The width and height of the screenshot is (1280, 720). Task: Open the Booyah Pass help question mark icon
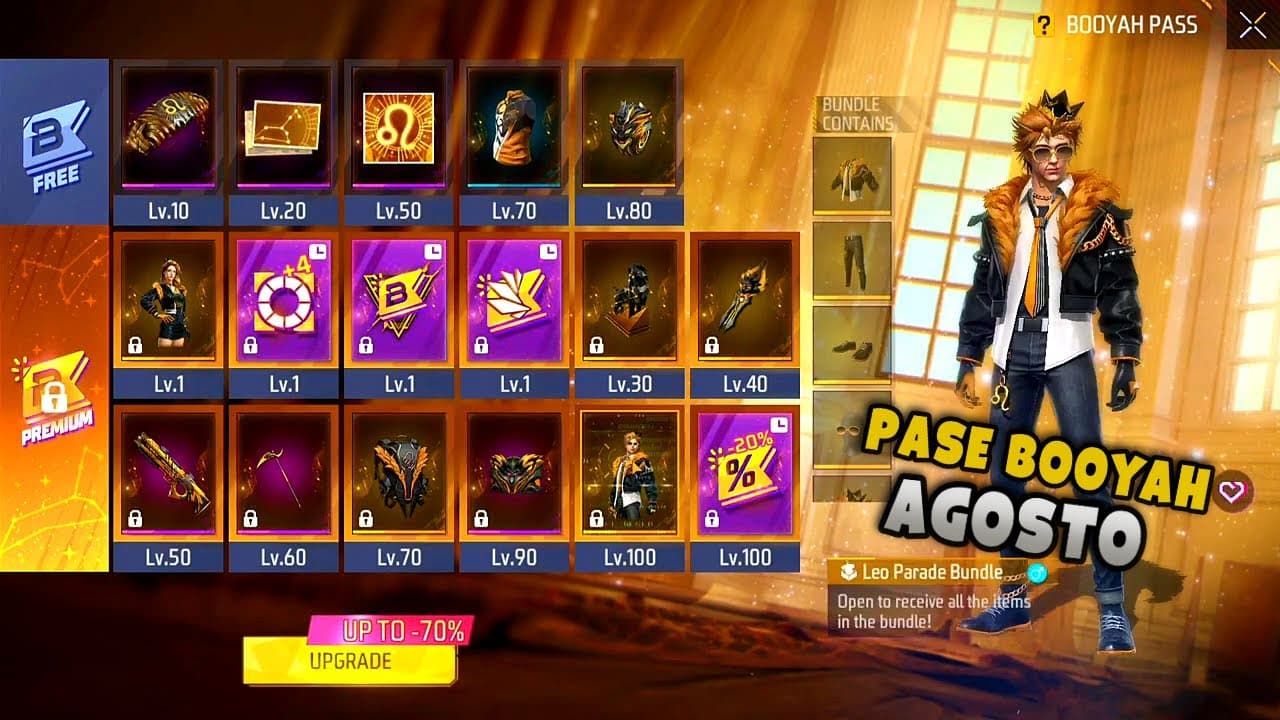pyautogui.click(x=1046, y=25)
